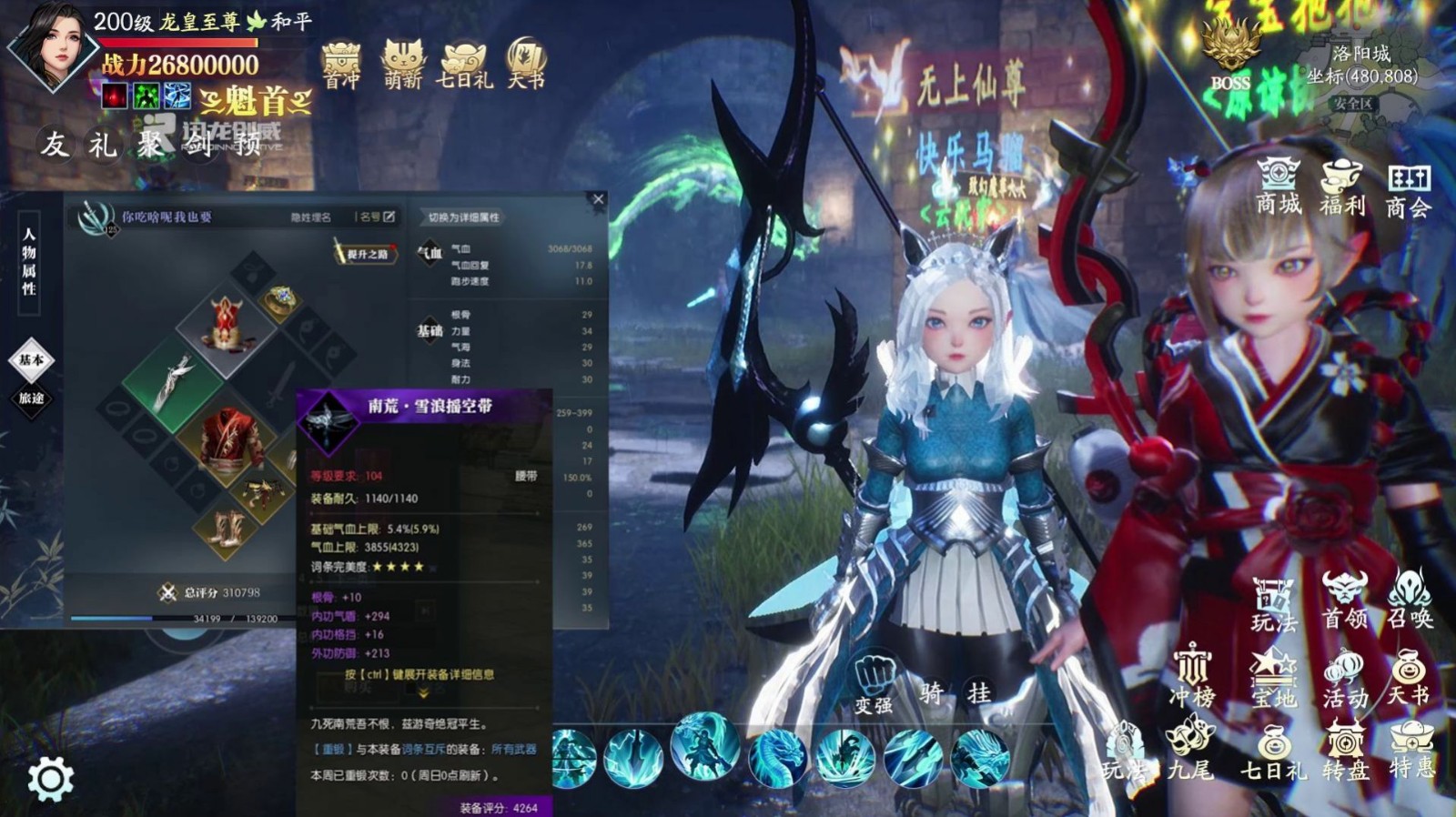
Task: Open the 转盘 lucky wheel
Action: (1345, 751)
